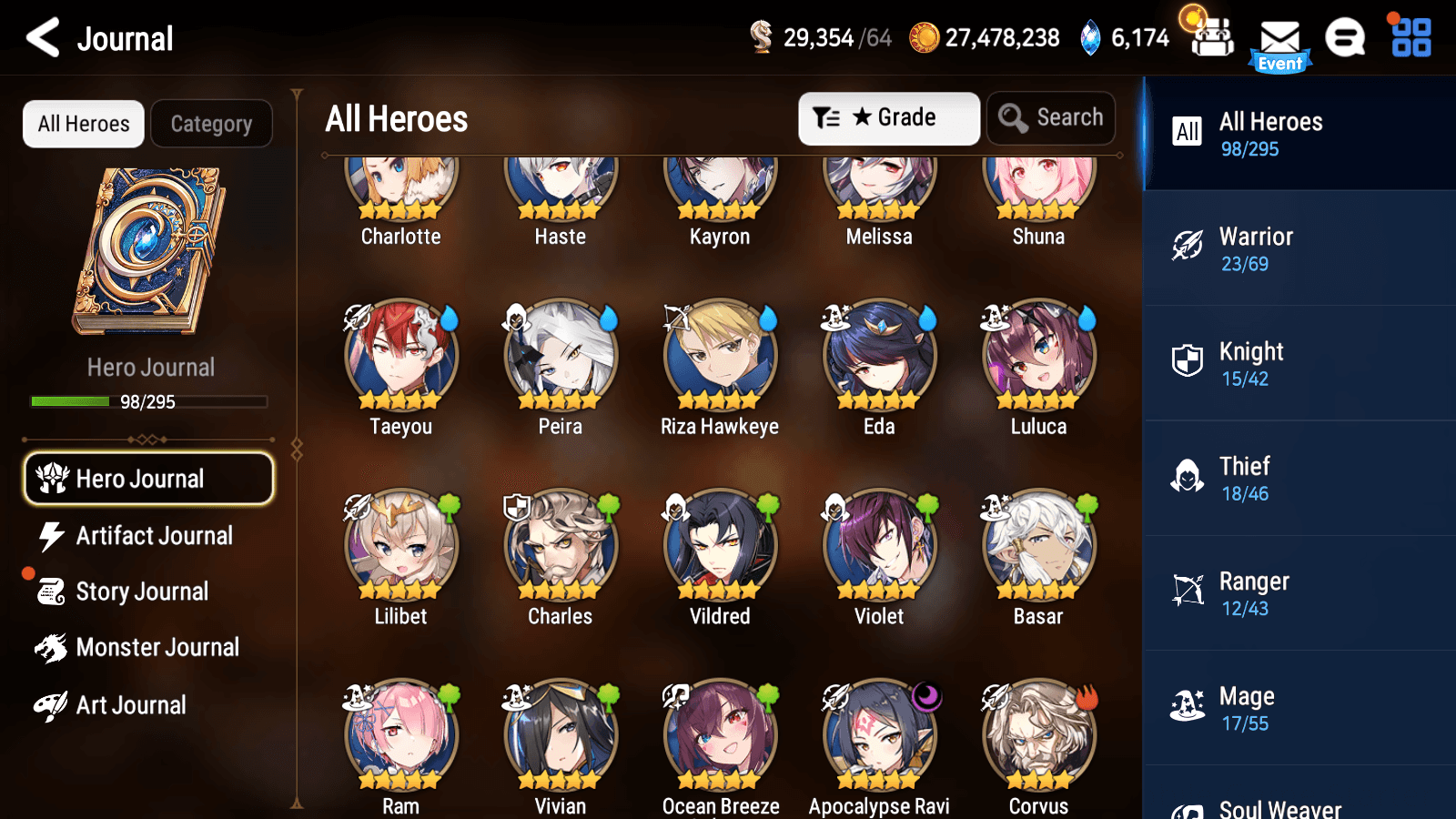Viewport: 1456px width, 819px height.
Task: Click the Hero Journal progress bar
Action: click(x=148, y=401)
